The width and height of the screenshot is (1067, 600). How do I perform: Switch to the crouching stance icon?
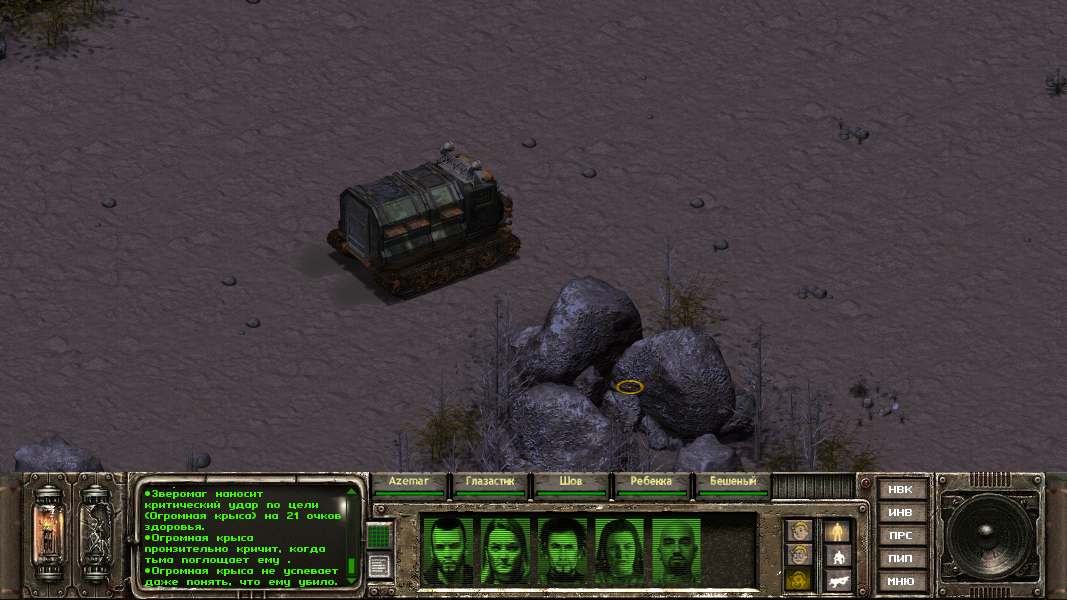click(x=837, y=556)
